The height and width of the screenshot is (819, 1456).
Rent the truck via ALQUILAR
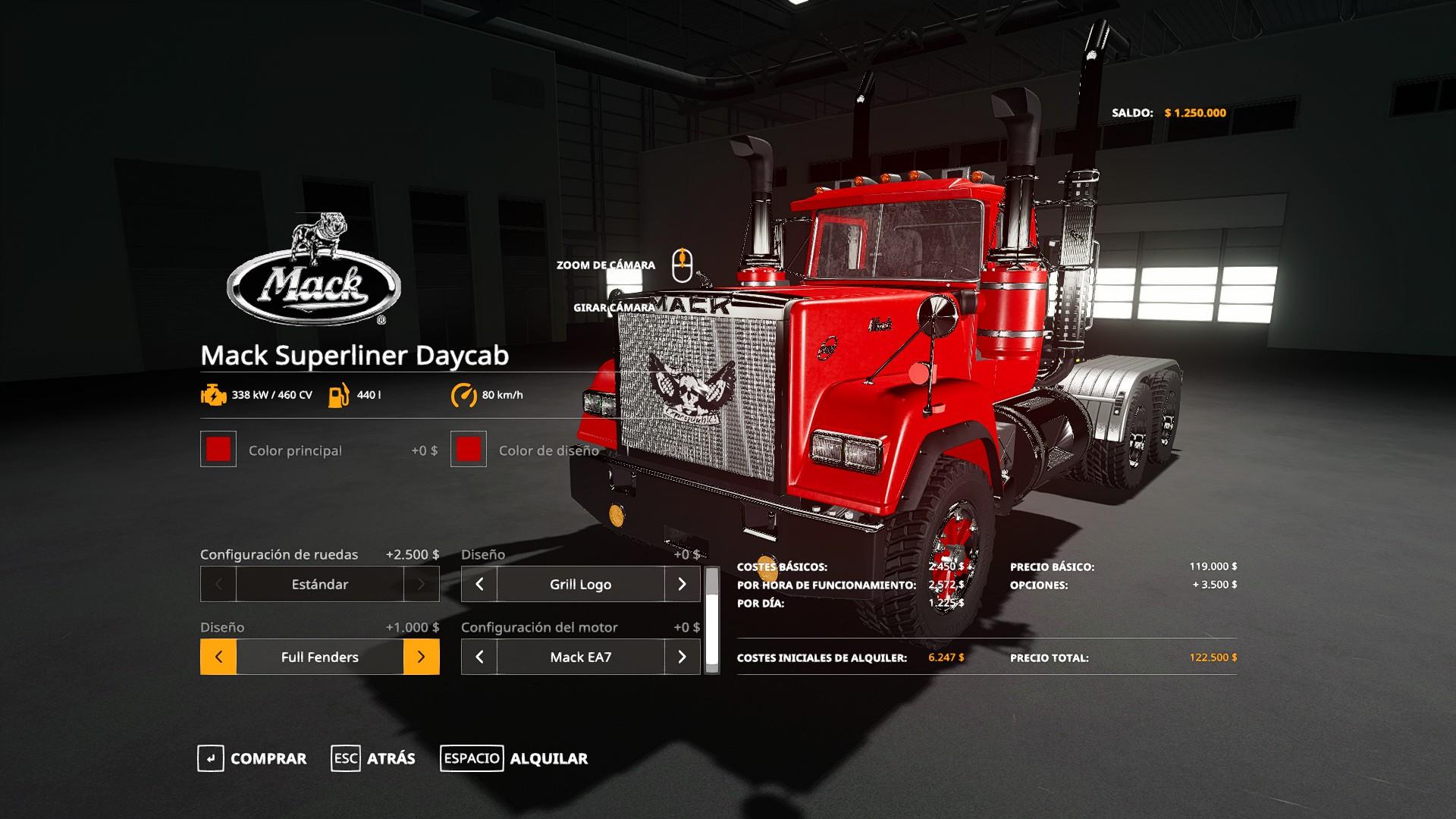(515, 758)
